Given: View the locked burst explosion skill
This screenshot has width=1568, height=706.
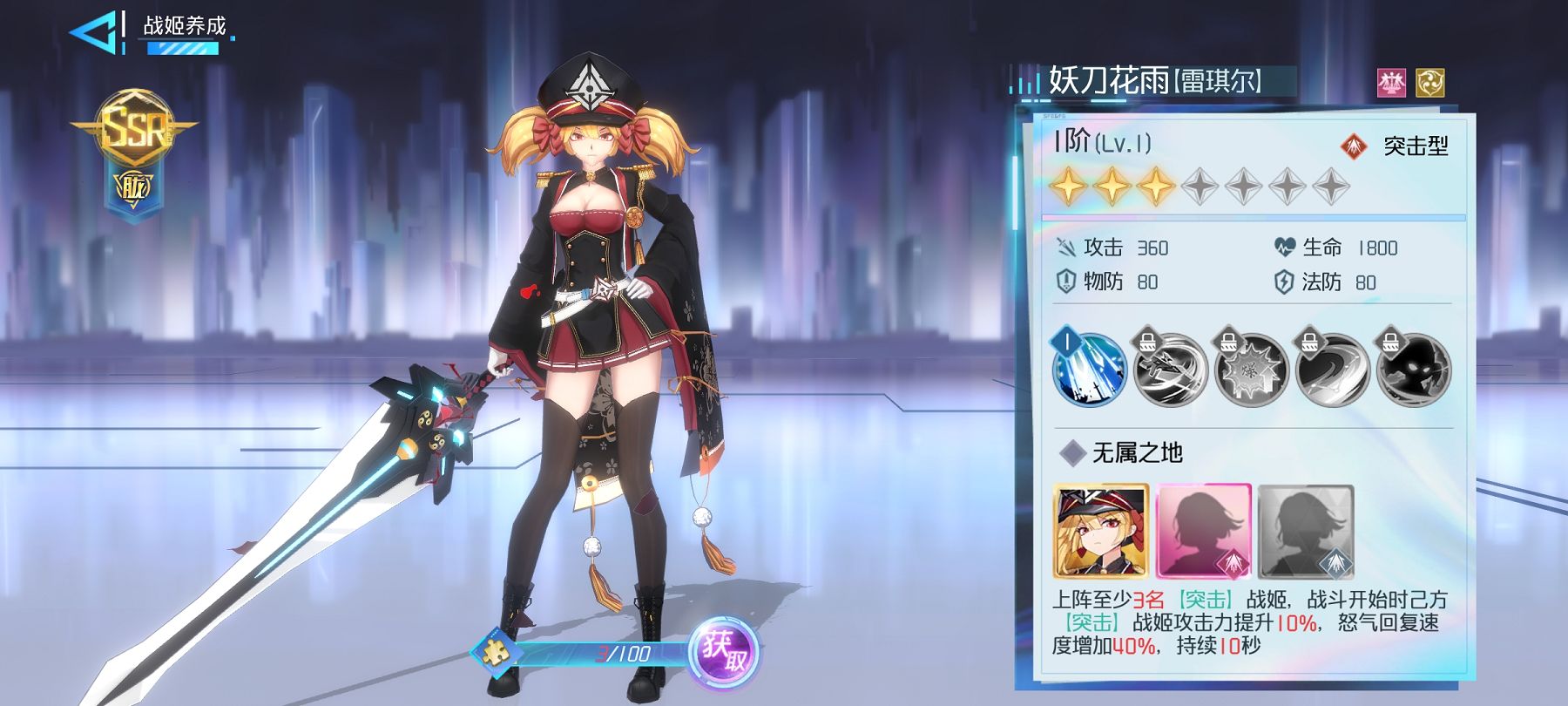Looking at the screenshot, I should click(x=1251, y=370).
